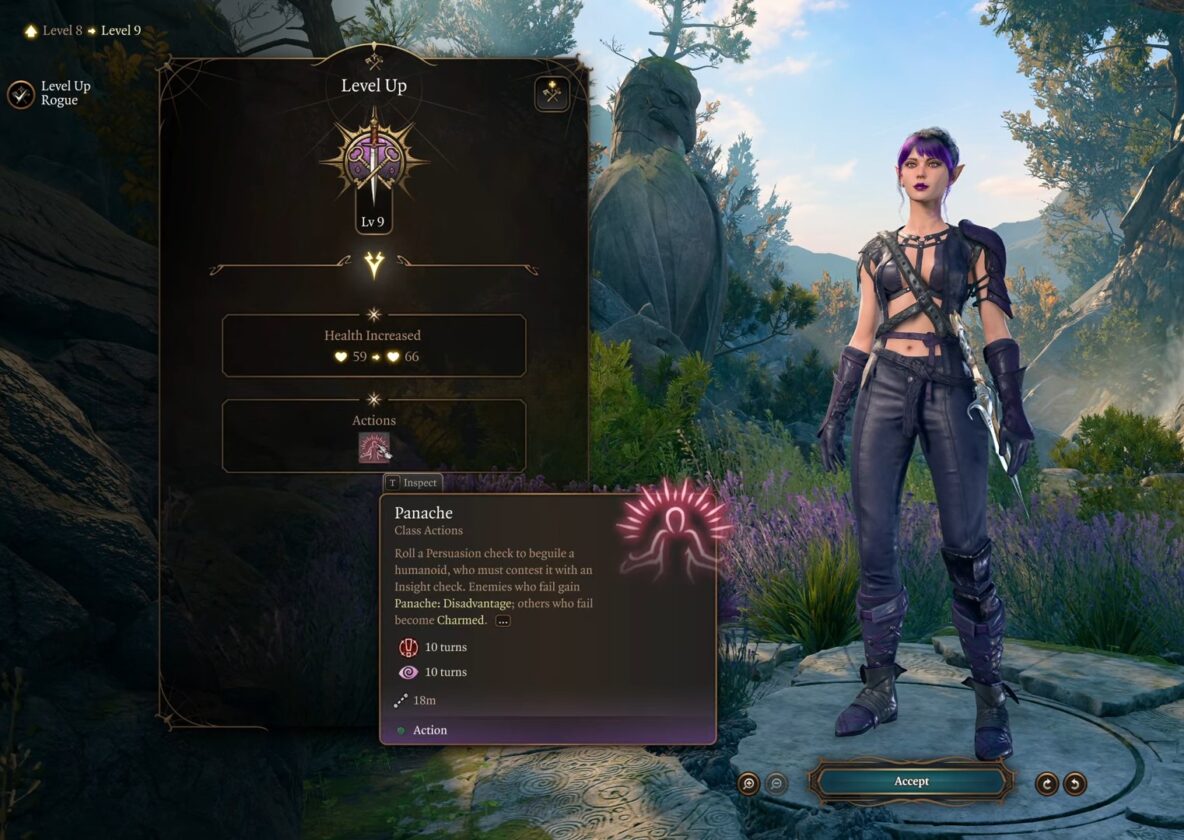Image resolution: width=1184 pixels, height=840 pixels.
Task: Click the zoom-in magnifier button
Action: click(x=748, y=783)
